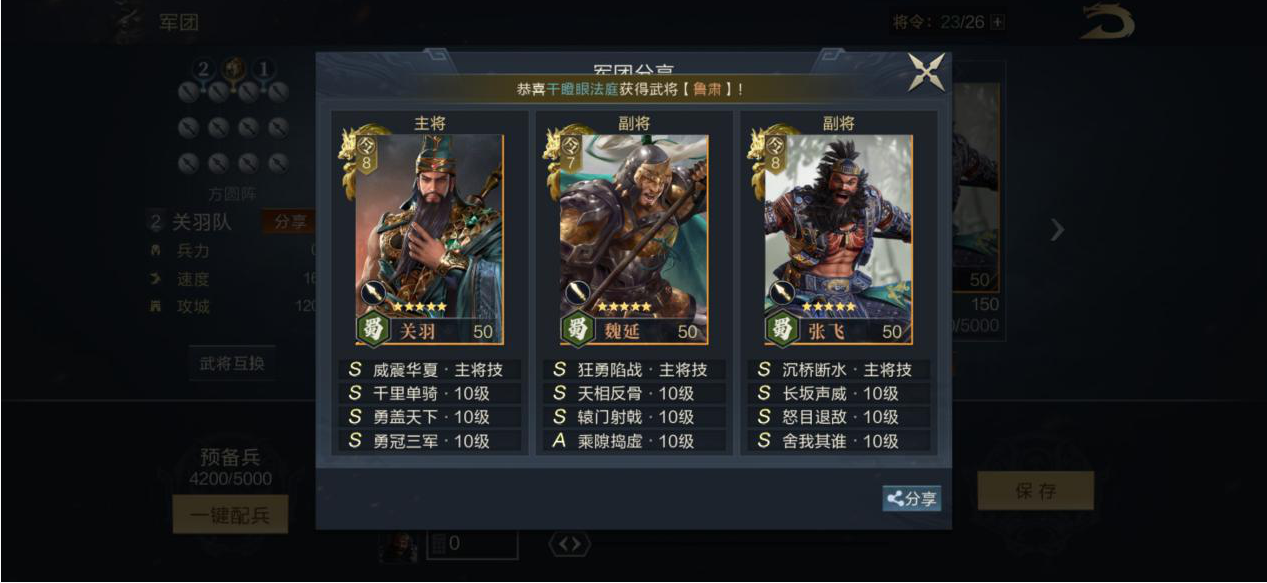The width and height of the screenshot is (1267, 583).
Task: Show the 长坂声威 skill info
Action: [838, 394]
